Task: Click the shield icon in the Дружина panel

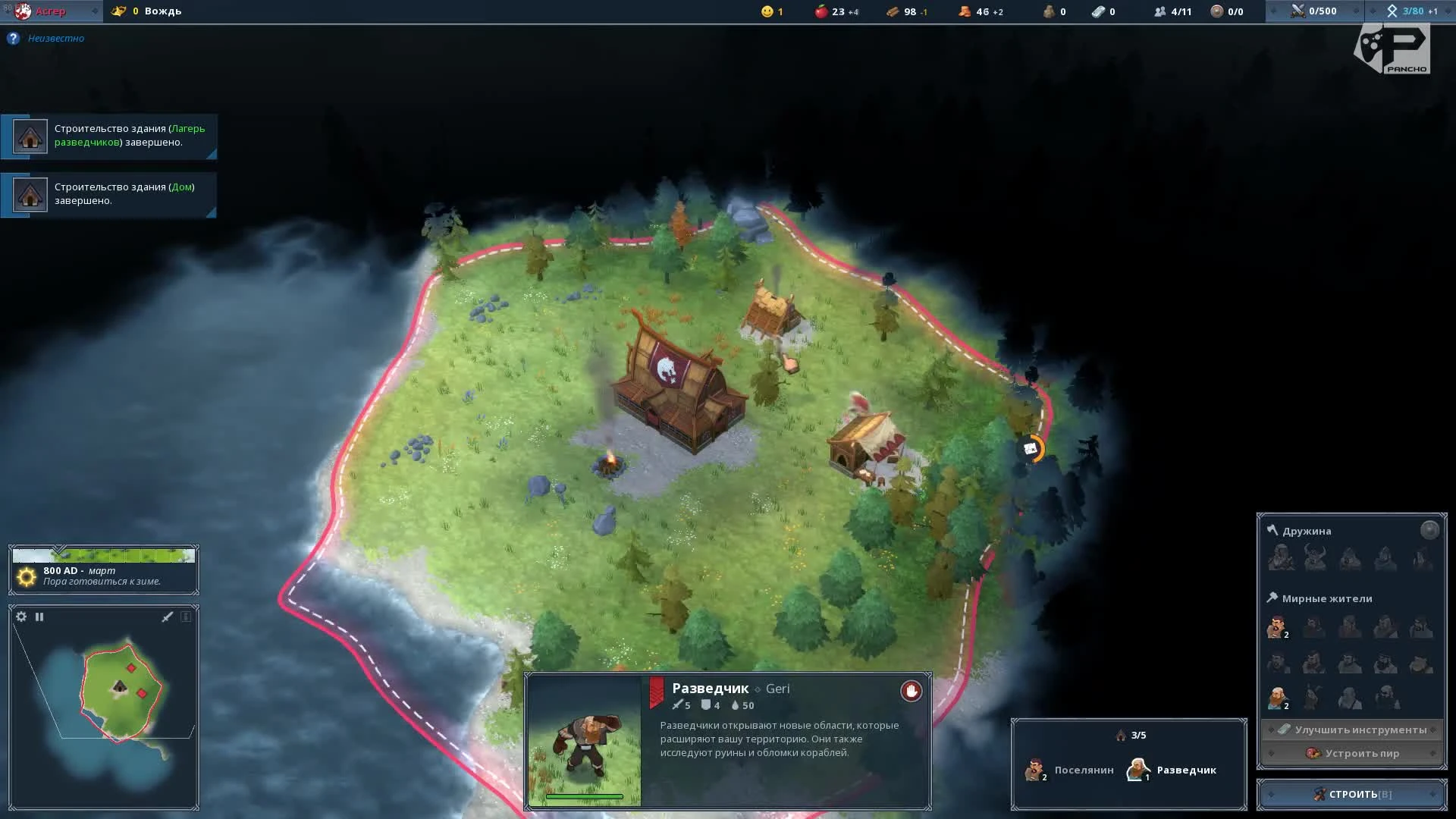Action: pos(1429,531)
